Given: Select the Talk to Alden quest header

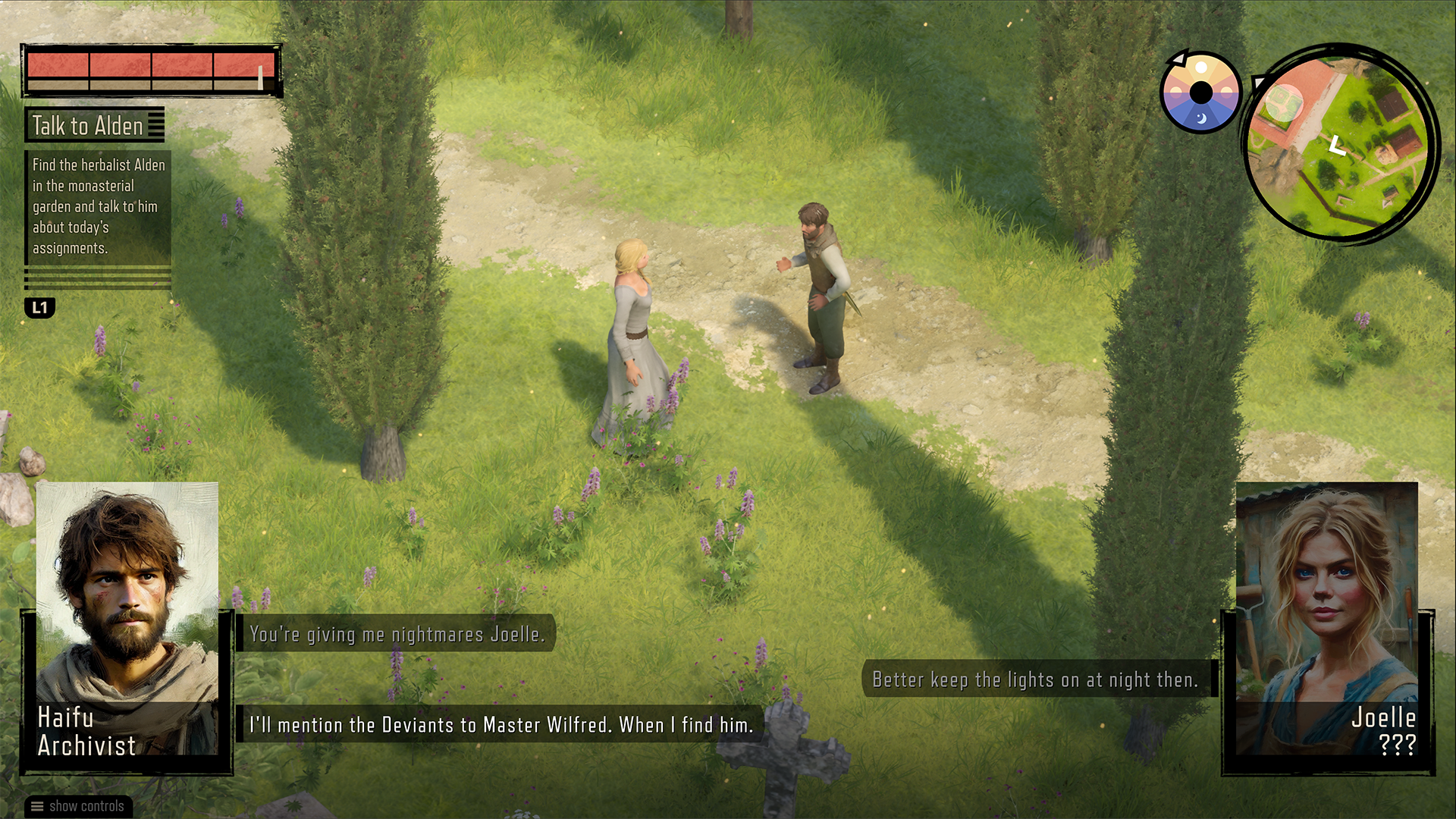Looking at the screenshot, I should (87, 125).
